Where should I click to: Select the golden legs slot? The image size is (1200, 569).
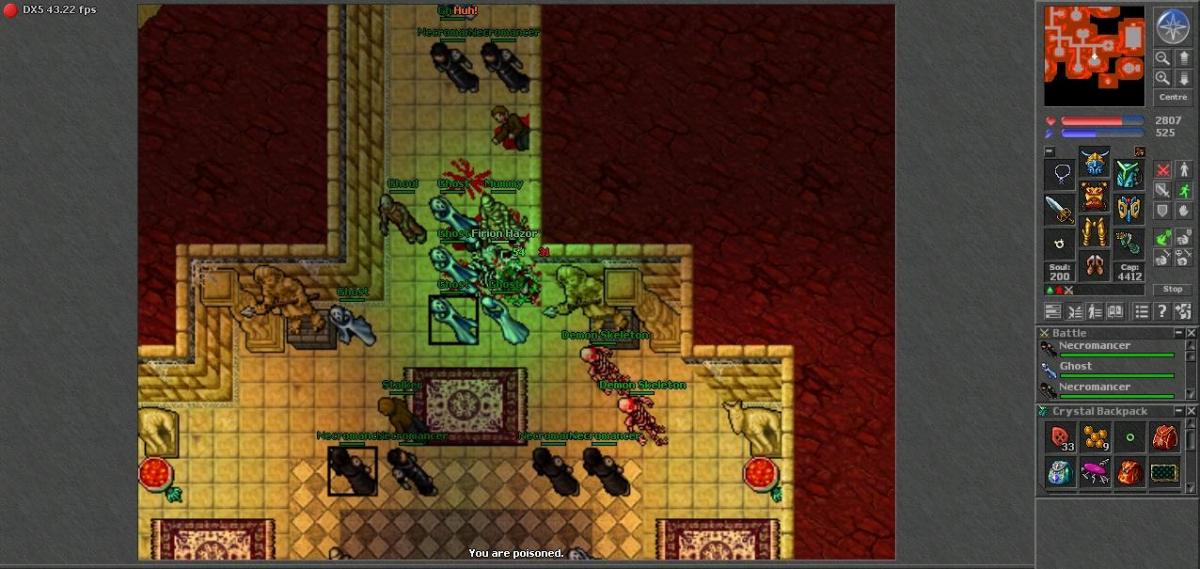pos(1094,230)
